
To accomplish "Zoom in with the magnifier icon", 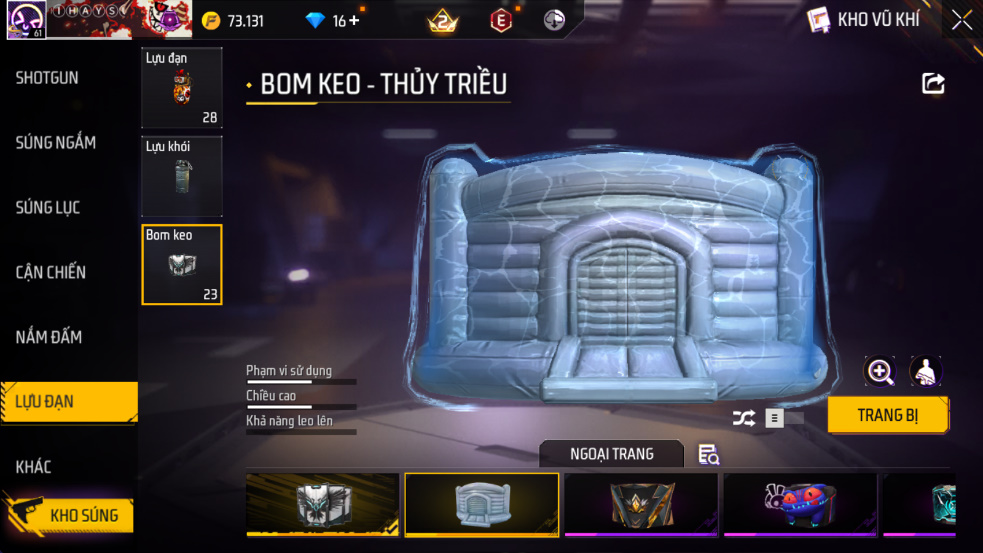I will click(x=880, y=372).
